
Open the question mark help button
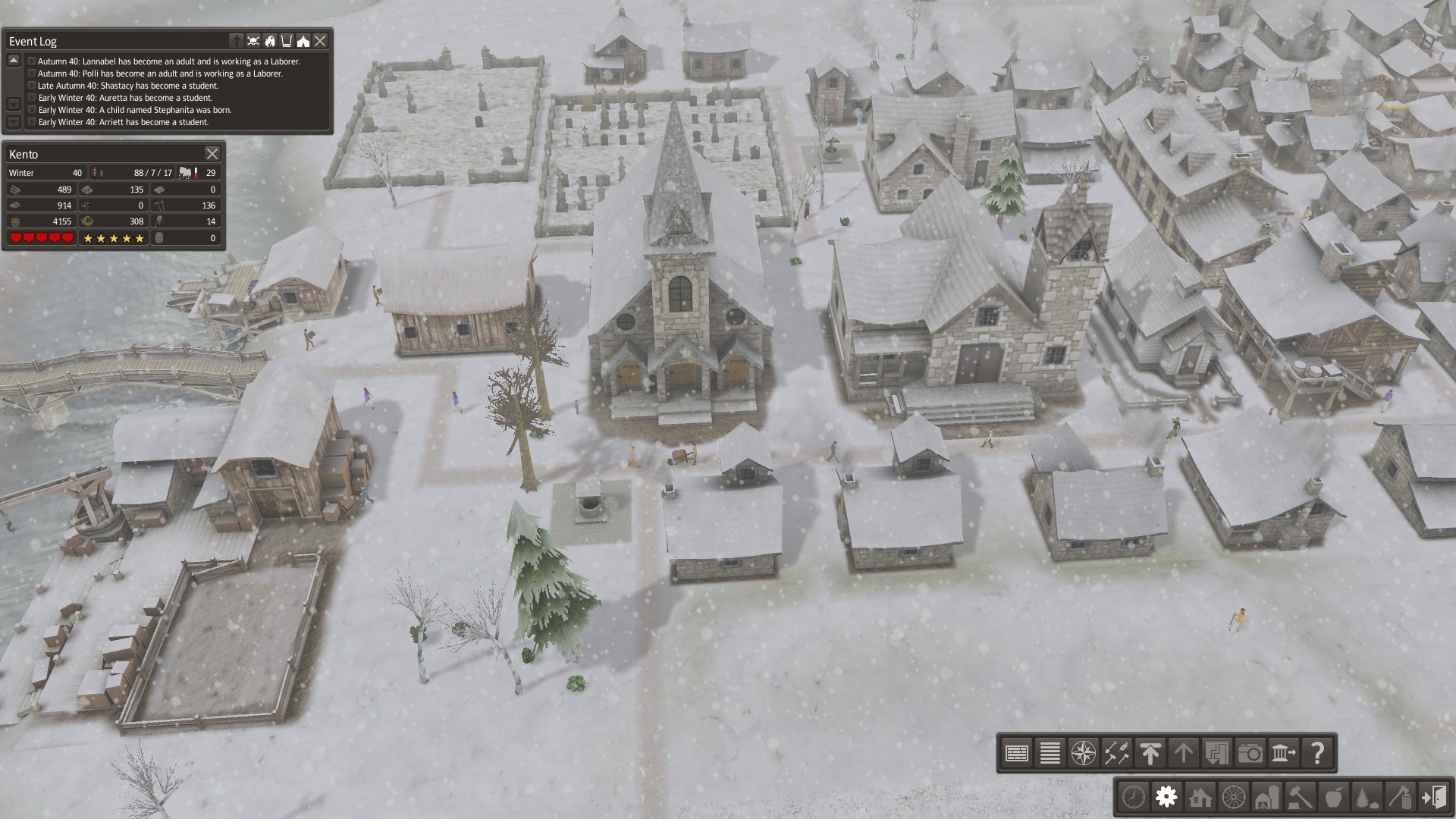click(x=1317, y=753)
